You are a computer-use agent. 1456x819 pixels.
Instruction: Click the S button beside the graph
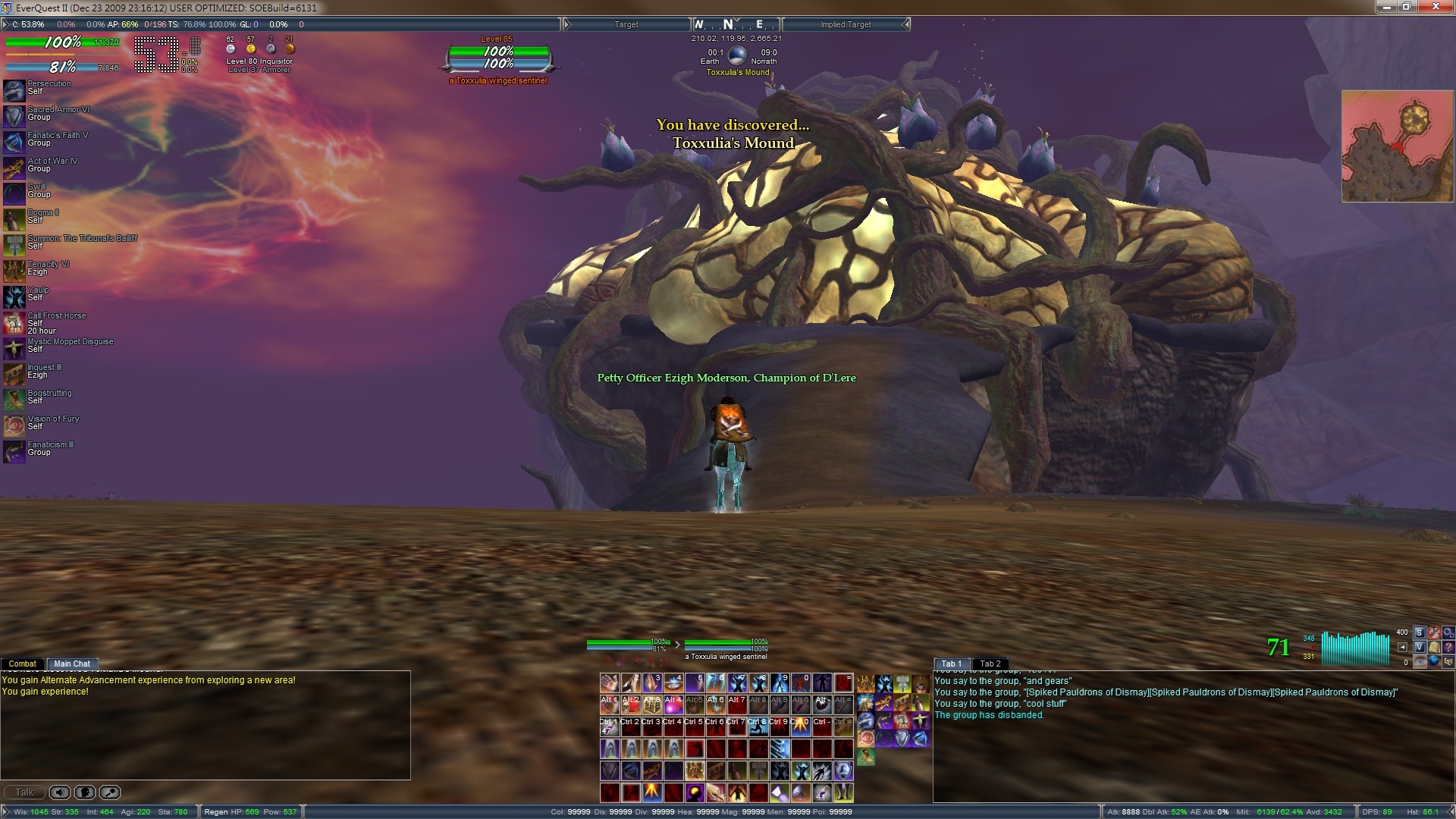pos(1419,632)
